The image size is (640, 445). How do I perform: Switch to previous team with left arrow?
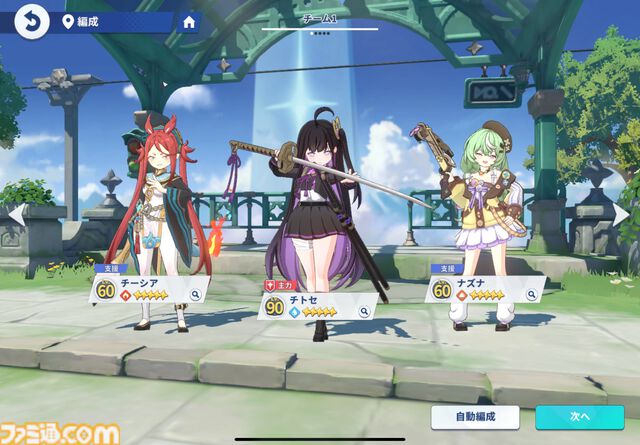[15, 213]
